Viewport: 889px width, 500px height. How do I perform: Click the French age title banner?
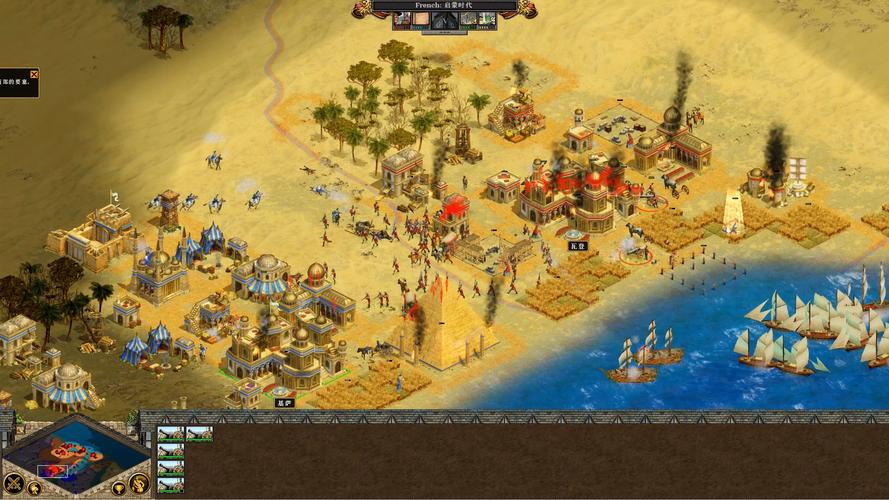pyautogui.click(x=444, y=6)
